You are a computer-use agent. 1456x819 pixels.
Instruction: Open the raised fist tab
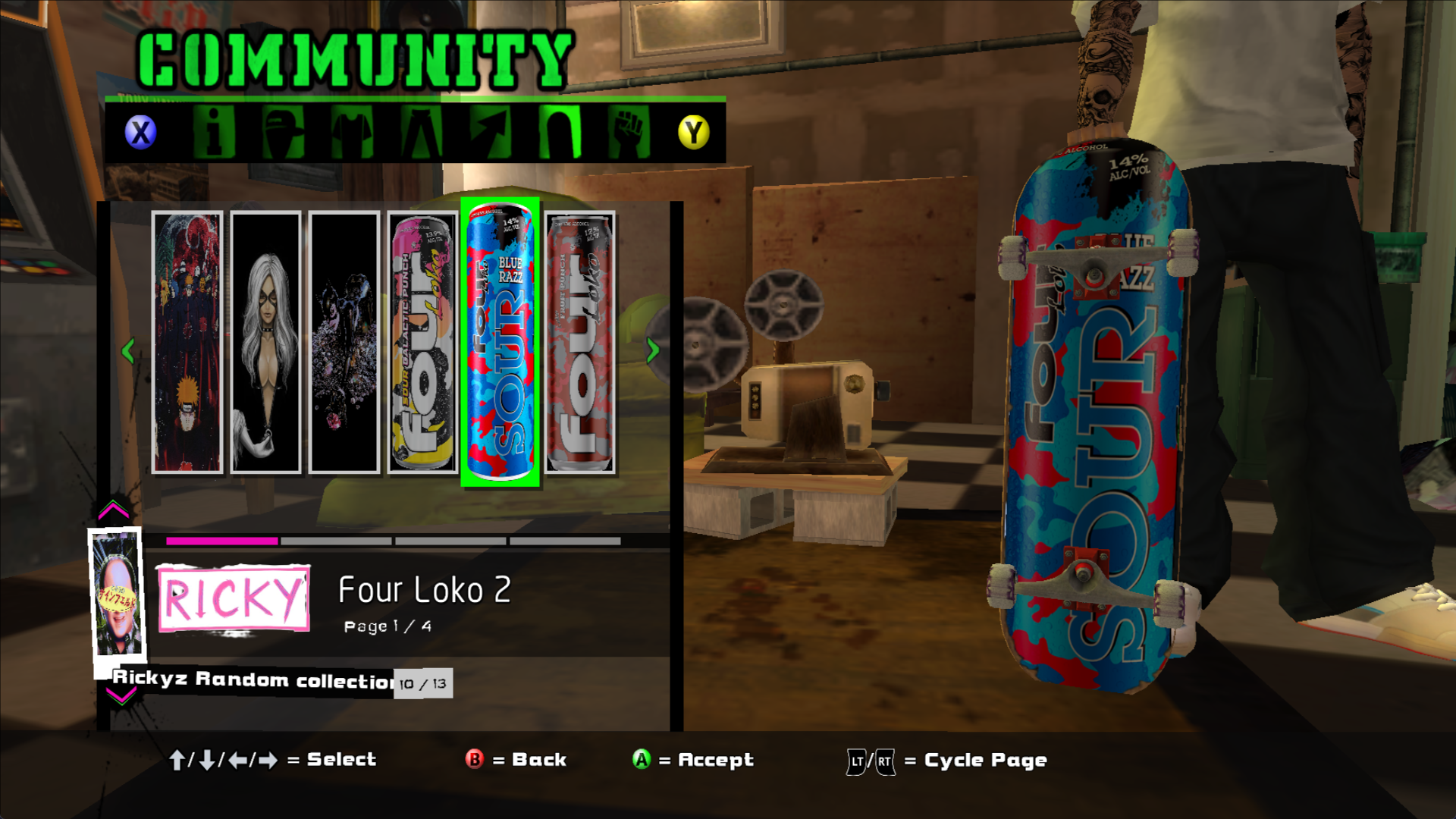click(x=629, y=132)
